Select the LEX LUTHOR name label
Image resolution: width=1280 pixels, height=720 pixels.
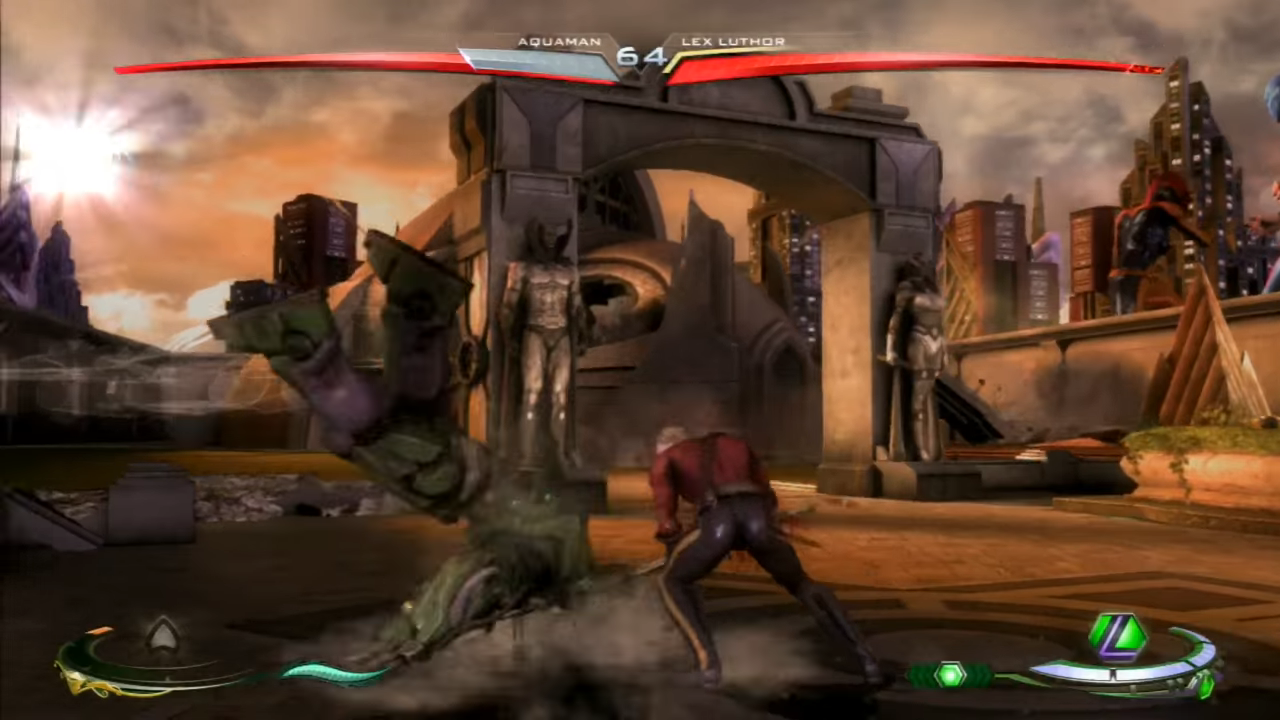point(734,41)
